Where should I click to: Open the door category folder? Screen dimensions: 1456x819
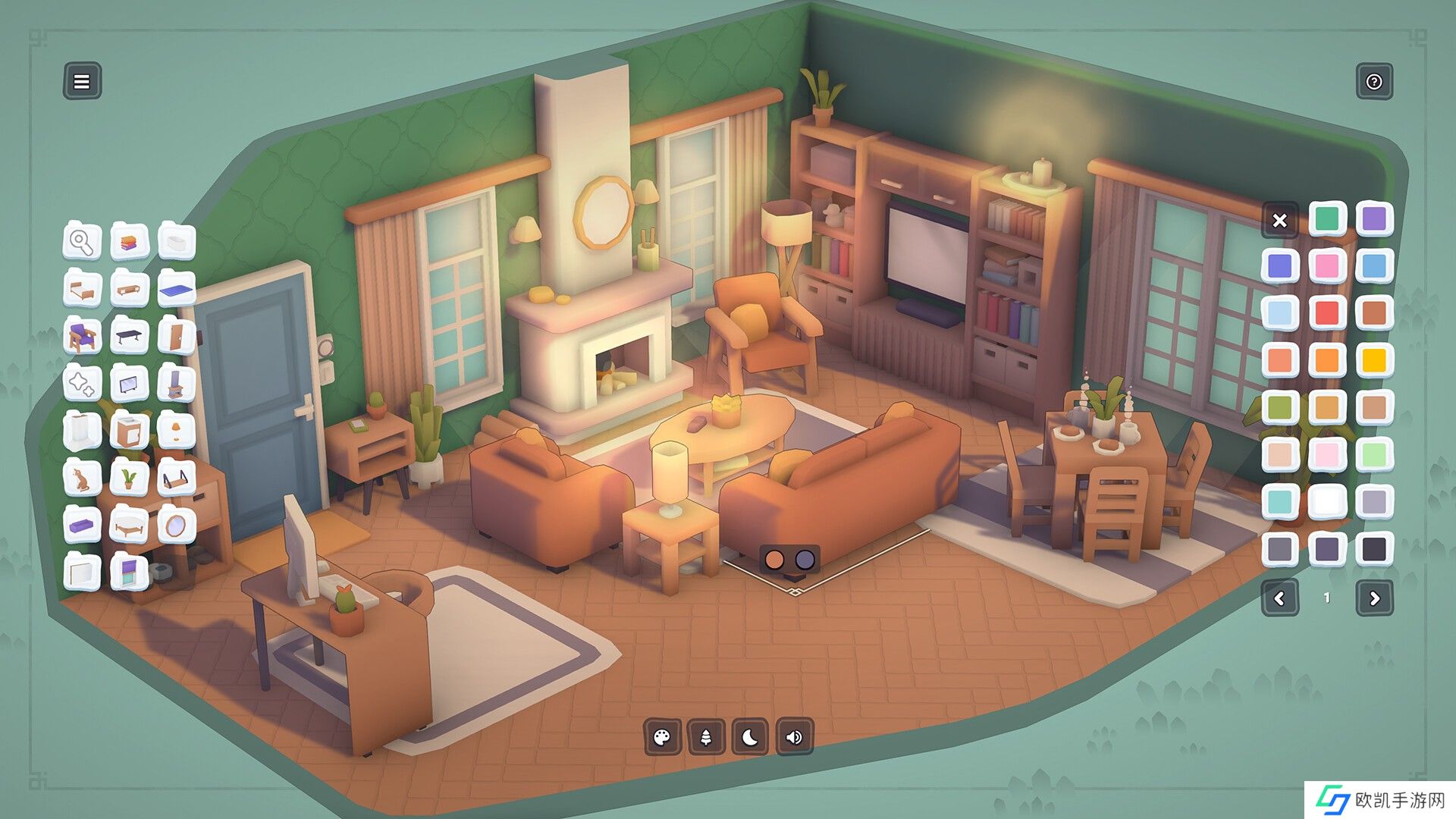pyautogui.click(x=176, y=336)
